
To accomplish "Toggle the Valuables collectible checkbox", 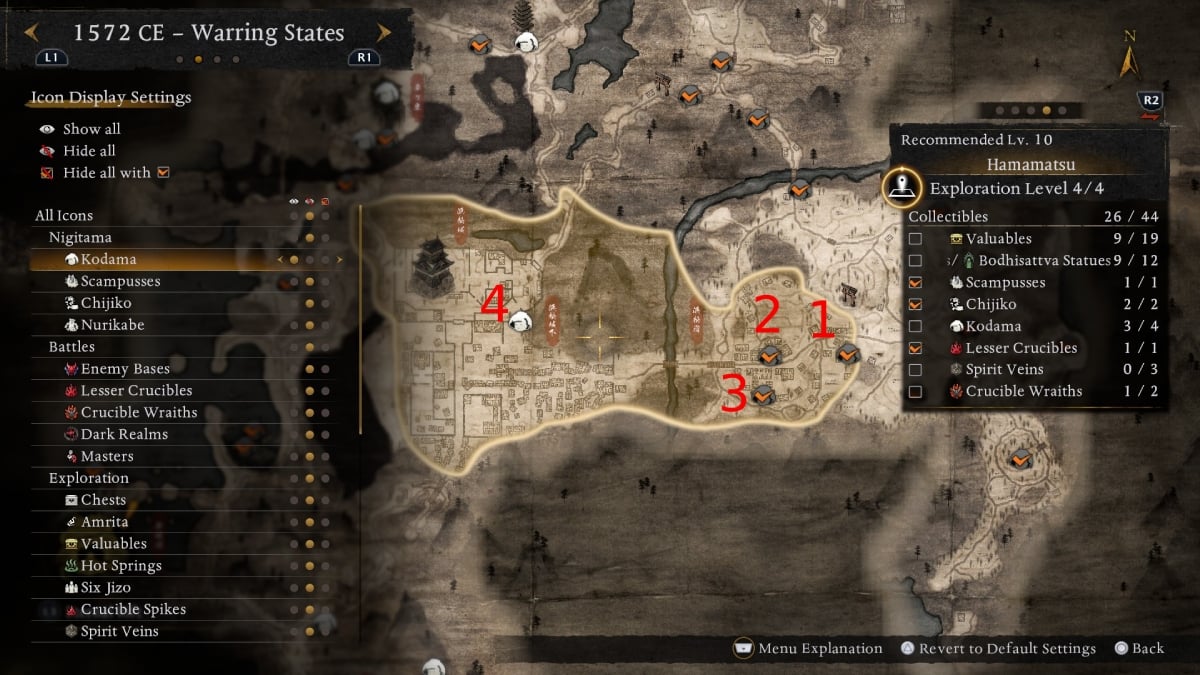I will [915, 239].
